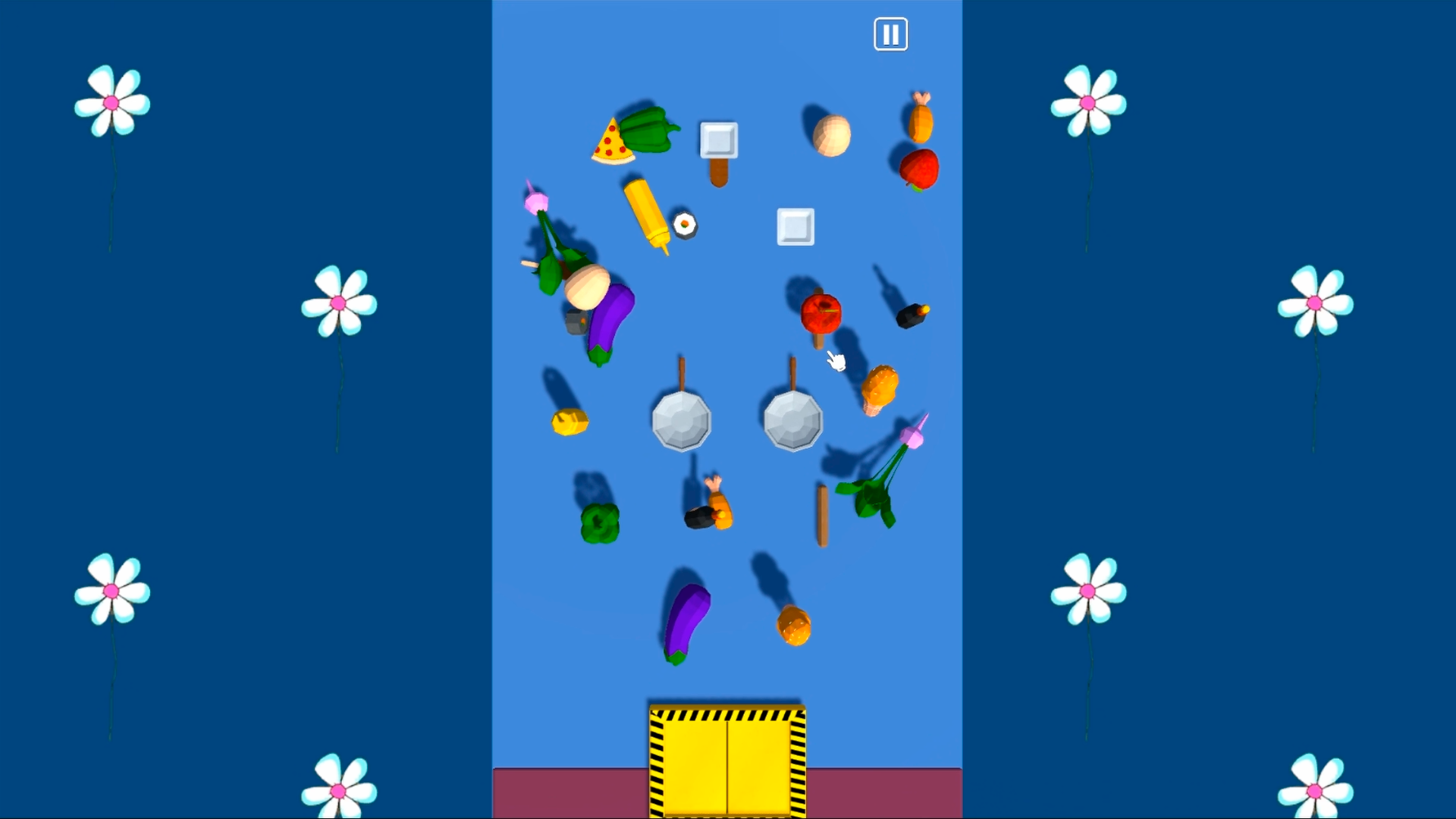This screenshot has width=1456, height=819.
Task: Select the hamburger at the bottom
Action: 795,627
